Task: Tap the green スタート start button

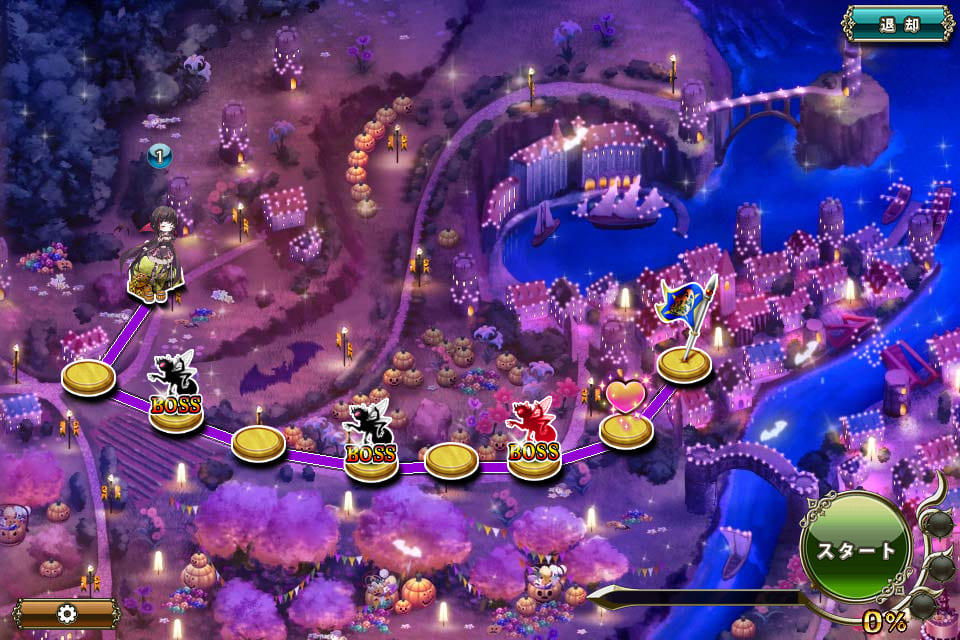Action: 855,547
